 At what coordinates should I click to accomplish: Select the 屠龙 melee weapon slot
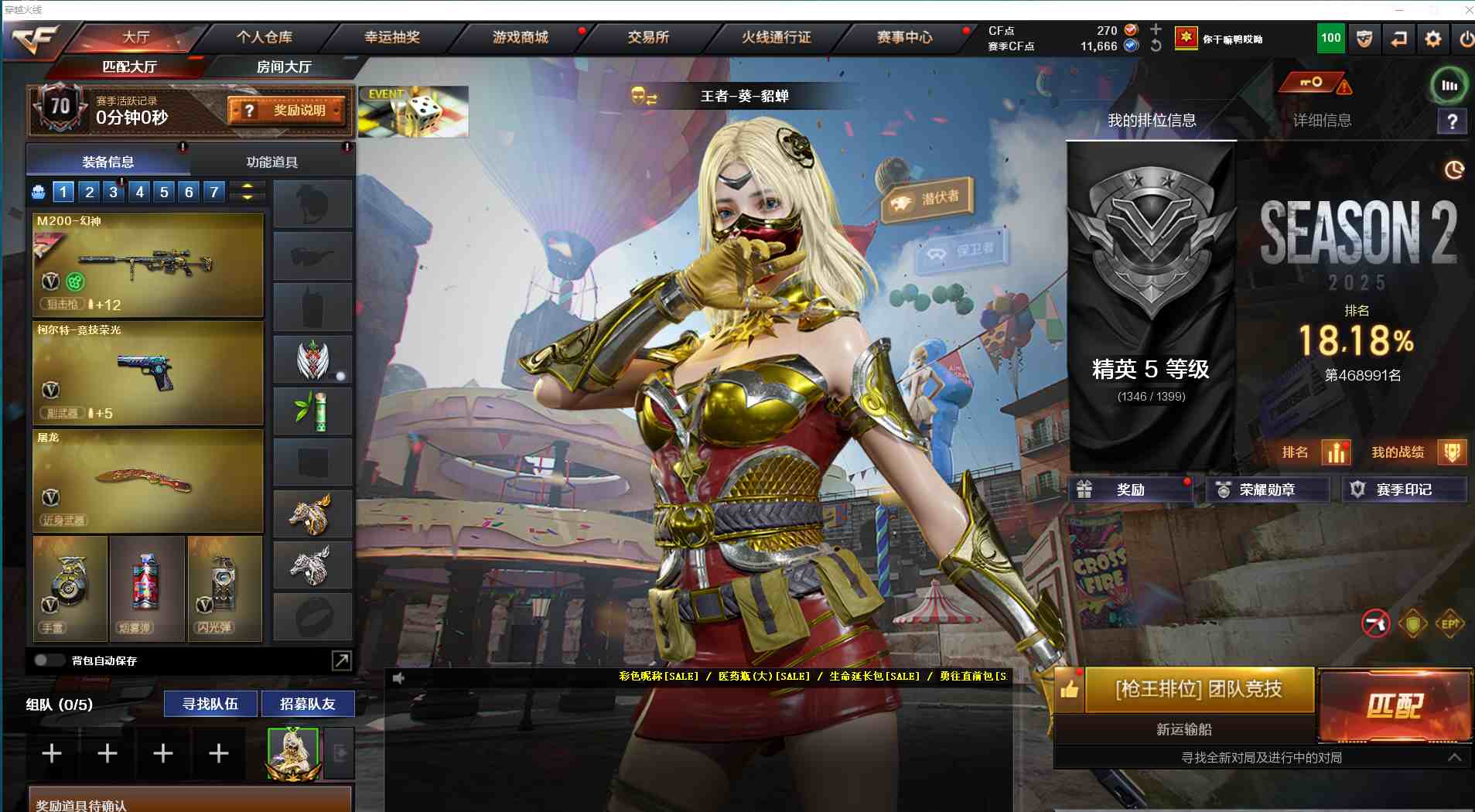click(149, 481)
